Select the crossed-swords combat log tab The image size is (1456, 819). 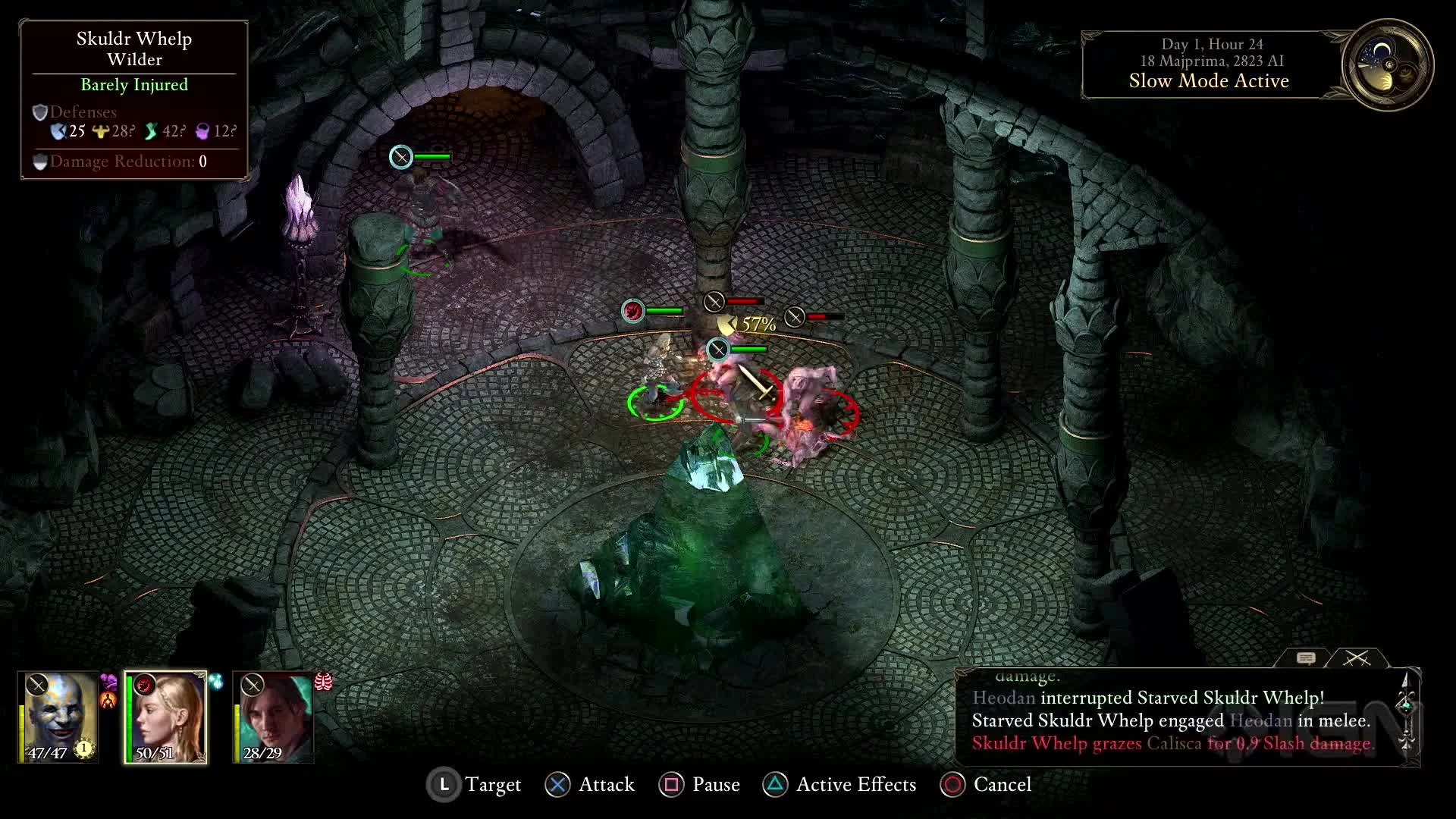1357,658
